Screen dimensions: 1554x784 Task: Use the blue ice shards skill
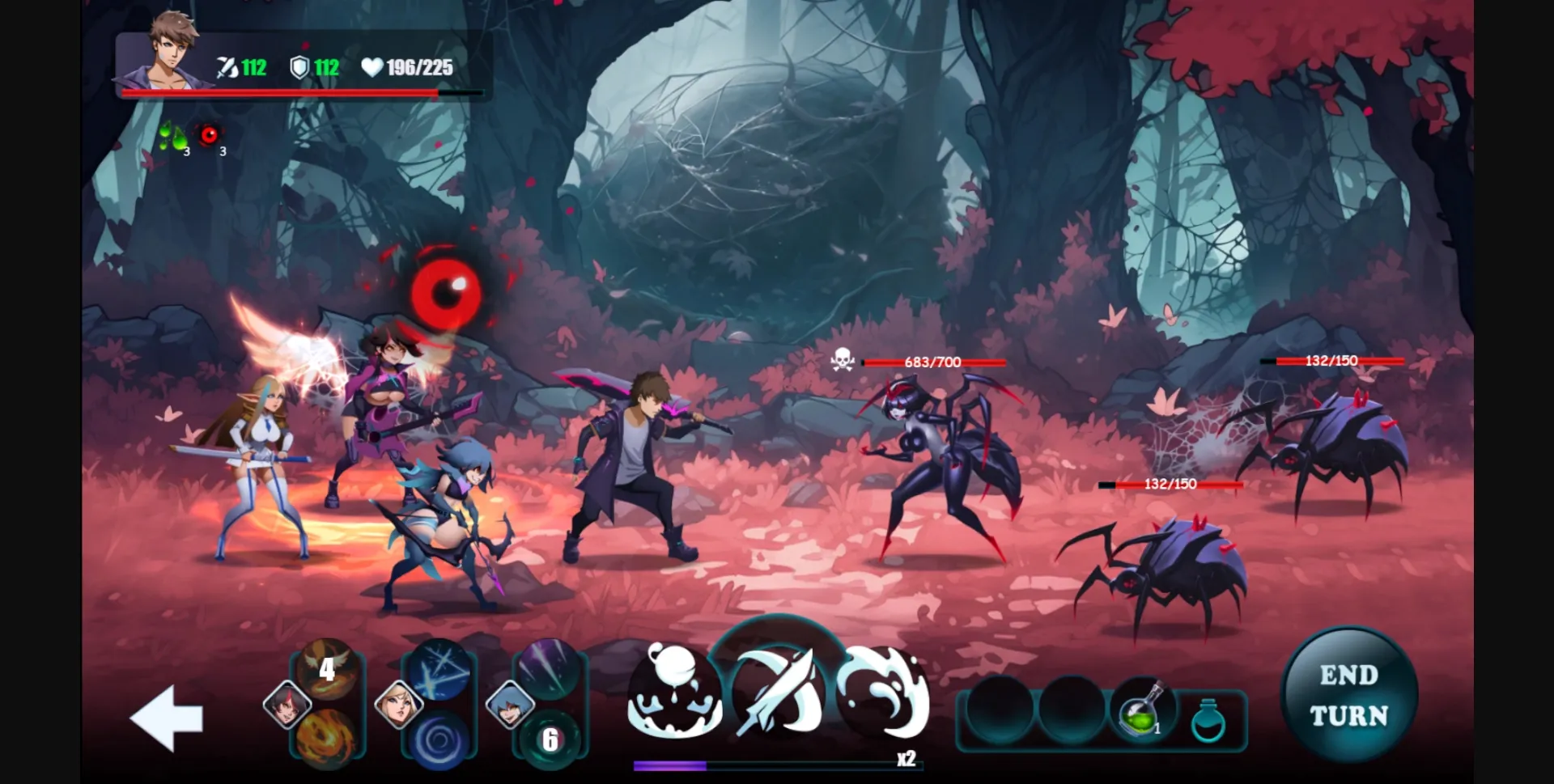tap(439, 668)
